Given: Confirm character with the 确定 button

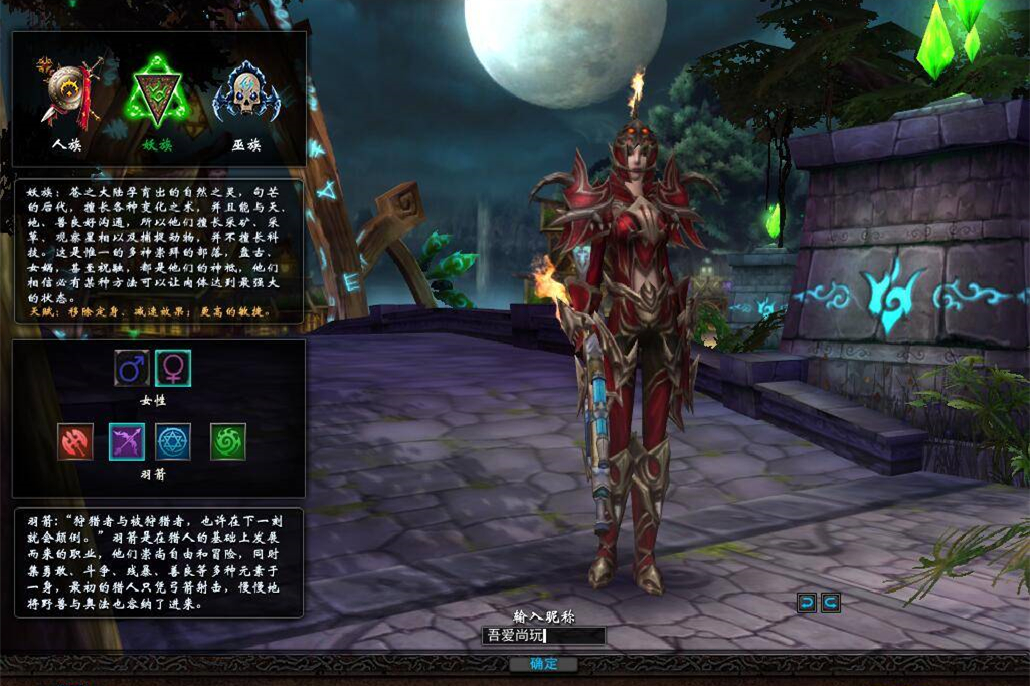Looking at the screenshot, I should pos(543,664).
